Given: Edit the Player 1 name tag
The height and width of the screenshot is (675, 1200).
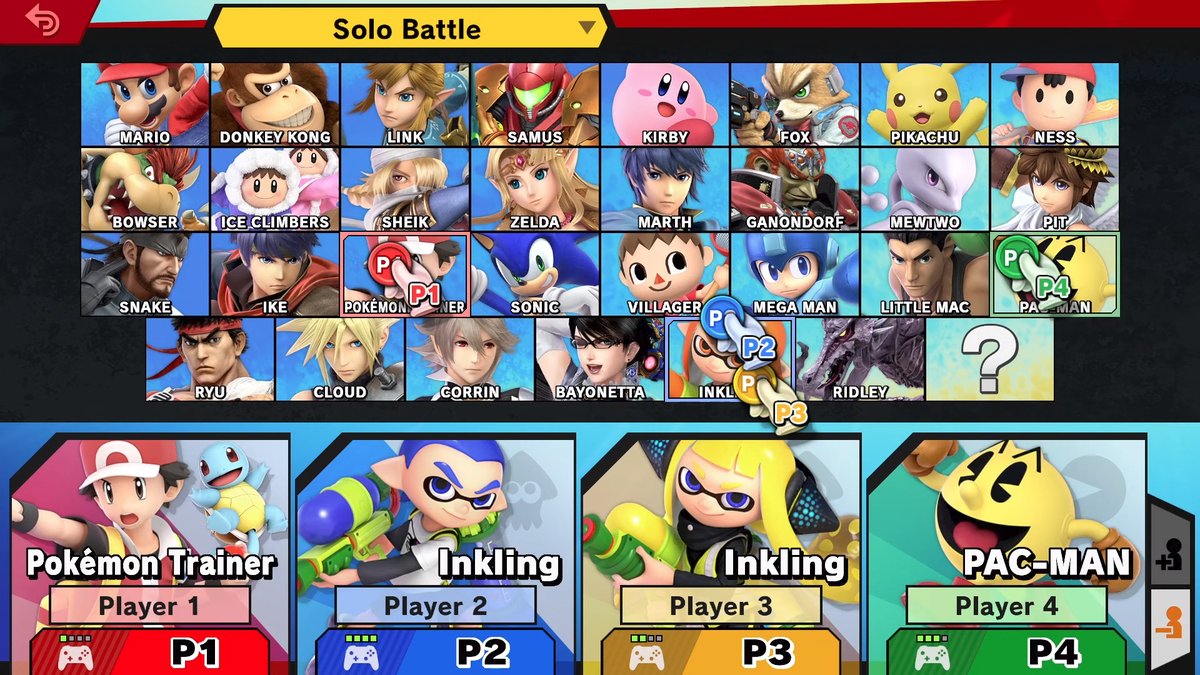Looking at the screenshot, I should click(x=150, y=606).
